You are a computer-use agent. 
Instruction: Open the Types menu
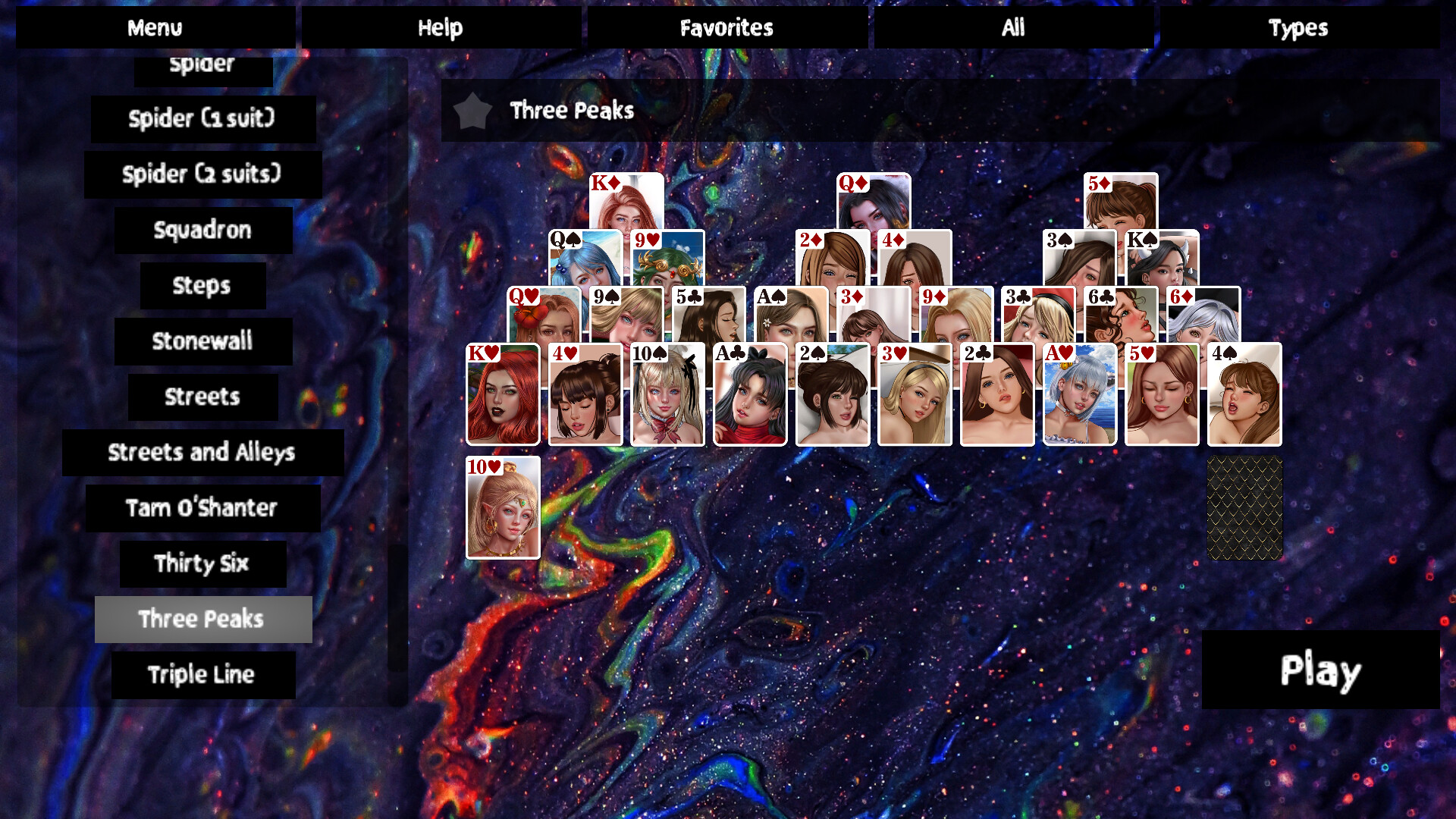pos(1300,27)
